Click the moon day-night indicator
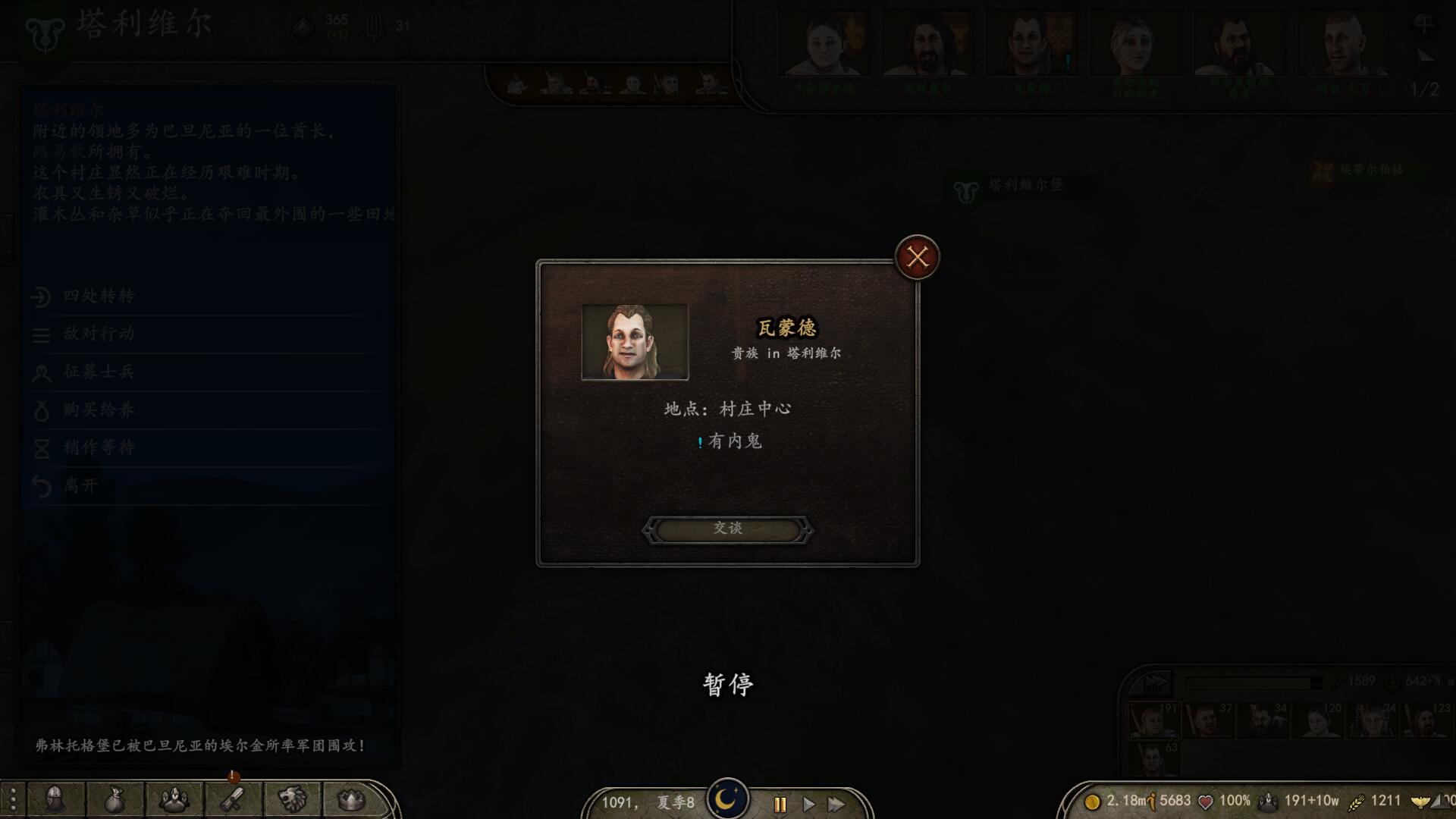The image size is (1456, 819). click(x=728, y=797)
